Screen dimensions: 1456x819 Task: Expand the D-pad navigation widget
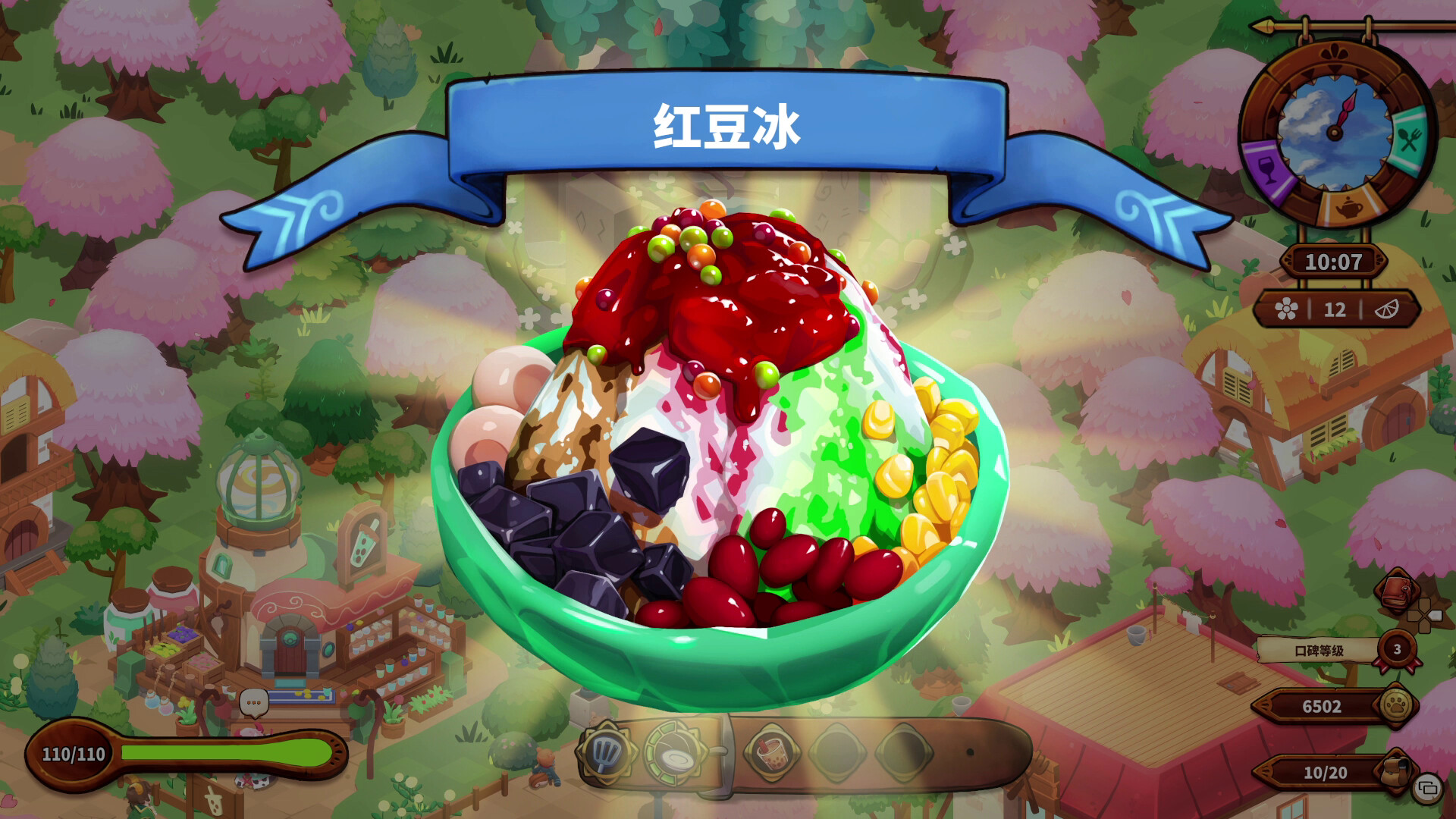tap(1423, 614)
